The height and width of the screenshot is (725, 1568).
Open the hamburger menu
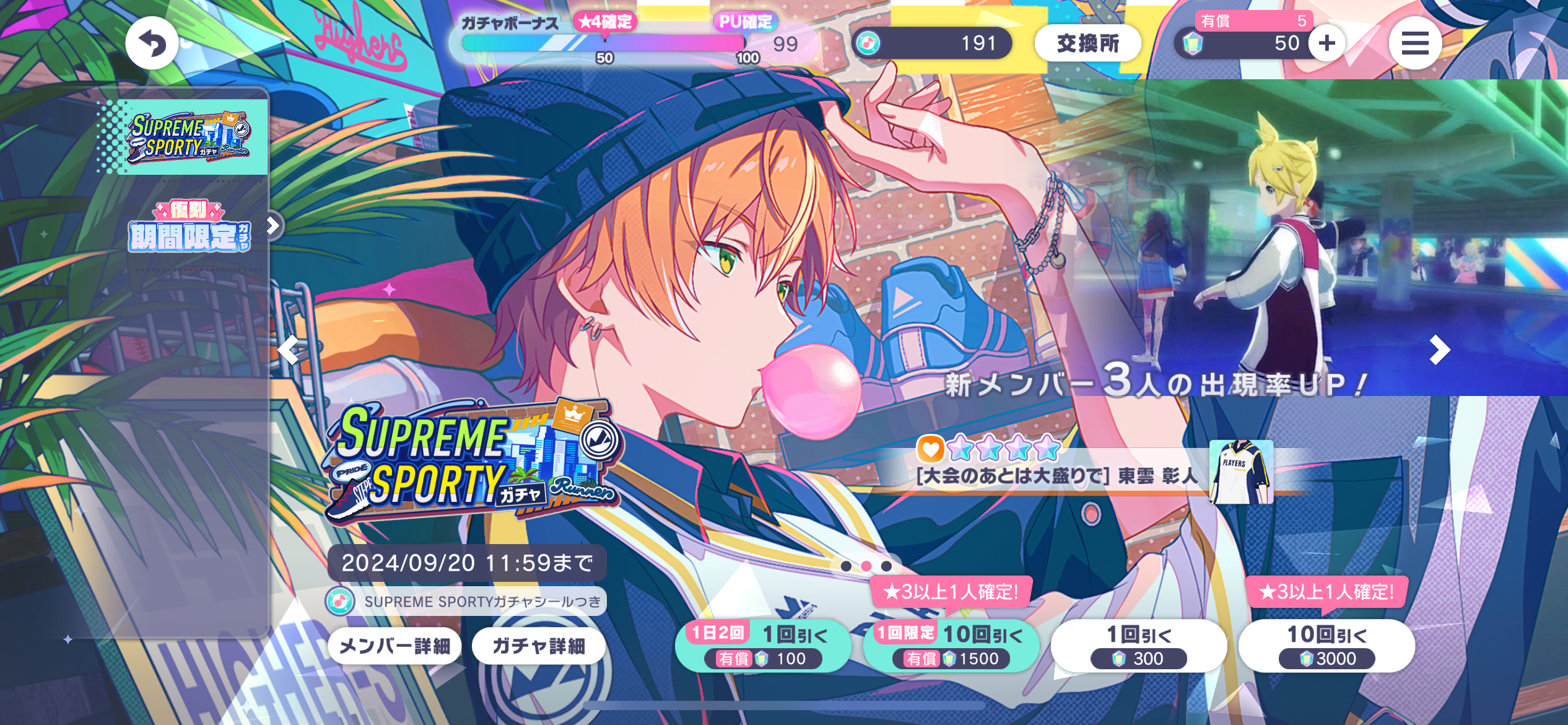click(1415, 43)
